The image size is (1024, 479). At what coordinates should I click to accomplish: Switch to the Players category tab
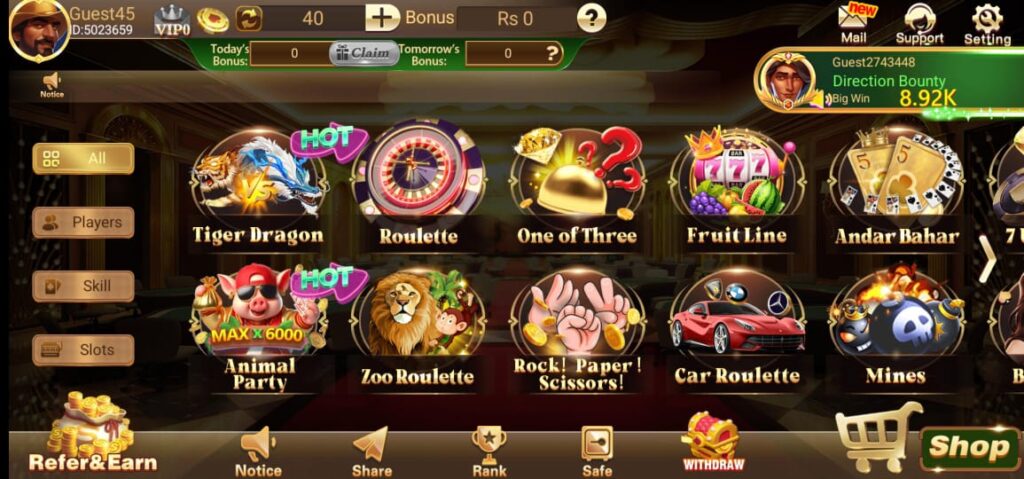(x=83, y=222)
